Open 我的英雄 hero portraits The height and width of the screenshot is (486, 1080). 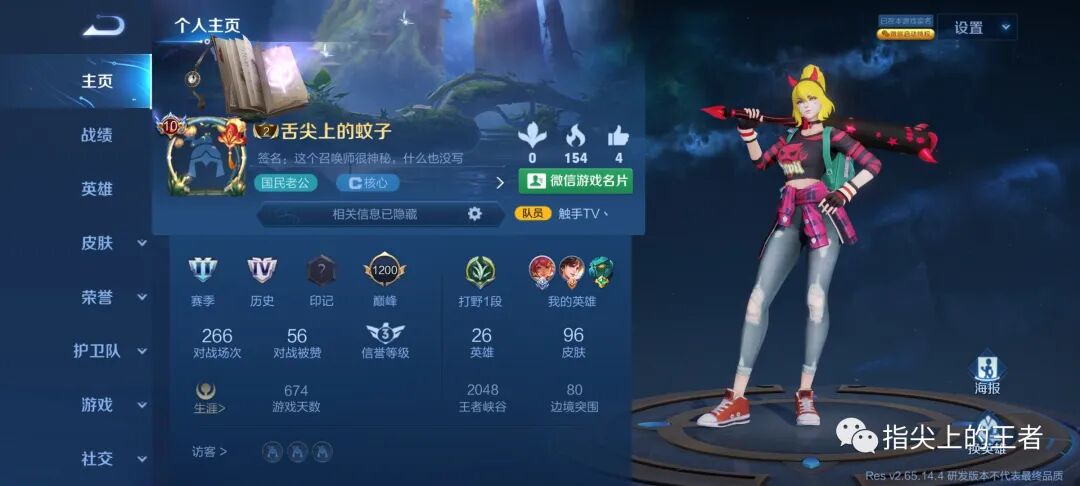[x=572, y=272]
